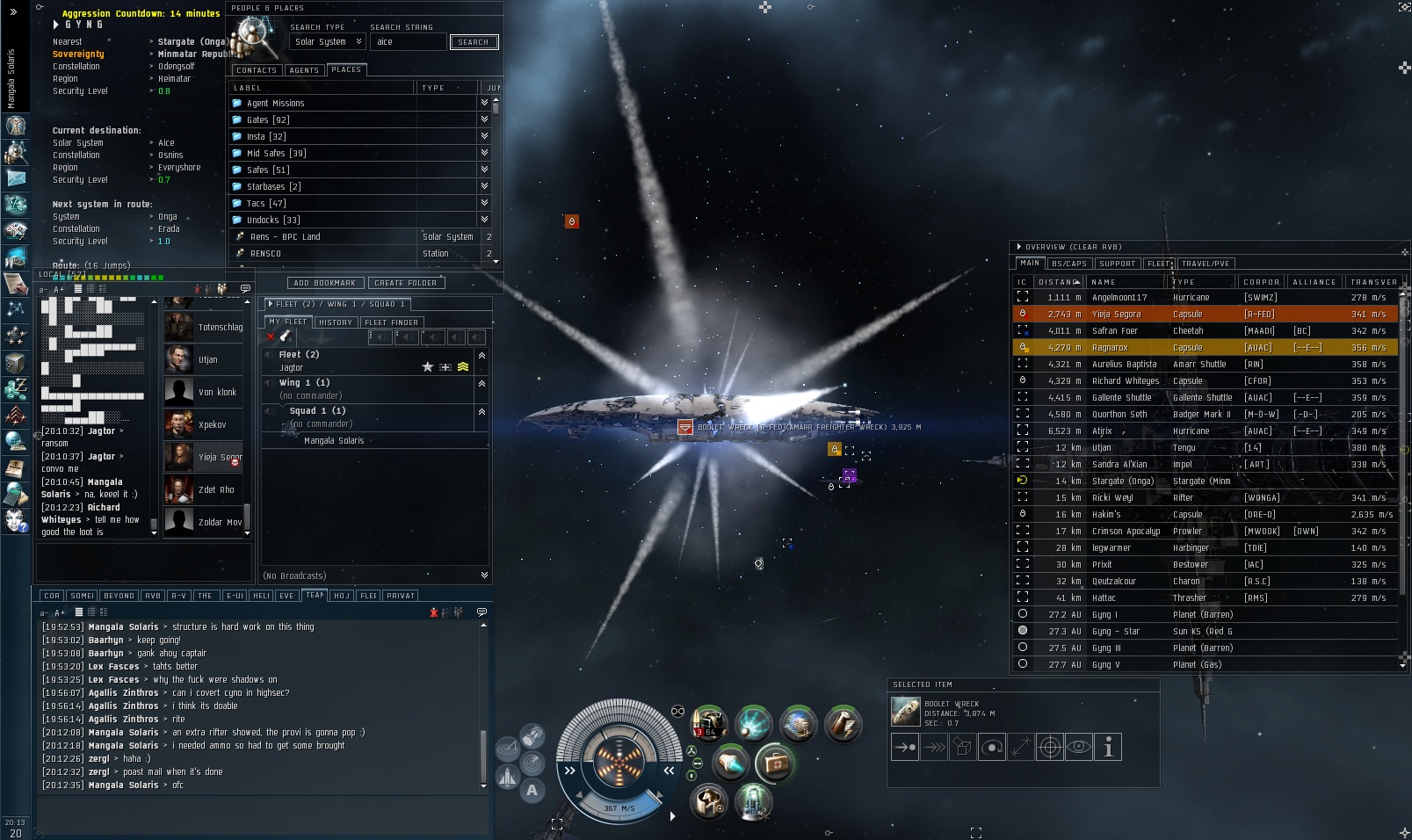This screenshot has width=1412, height=840.
Task: Switch to the fleet History tab
Action: [x=335, y=322]
